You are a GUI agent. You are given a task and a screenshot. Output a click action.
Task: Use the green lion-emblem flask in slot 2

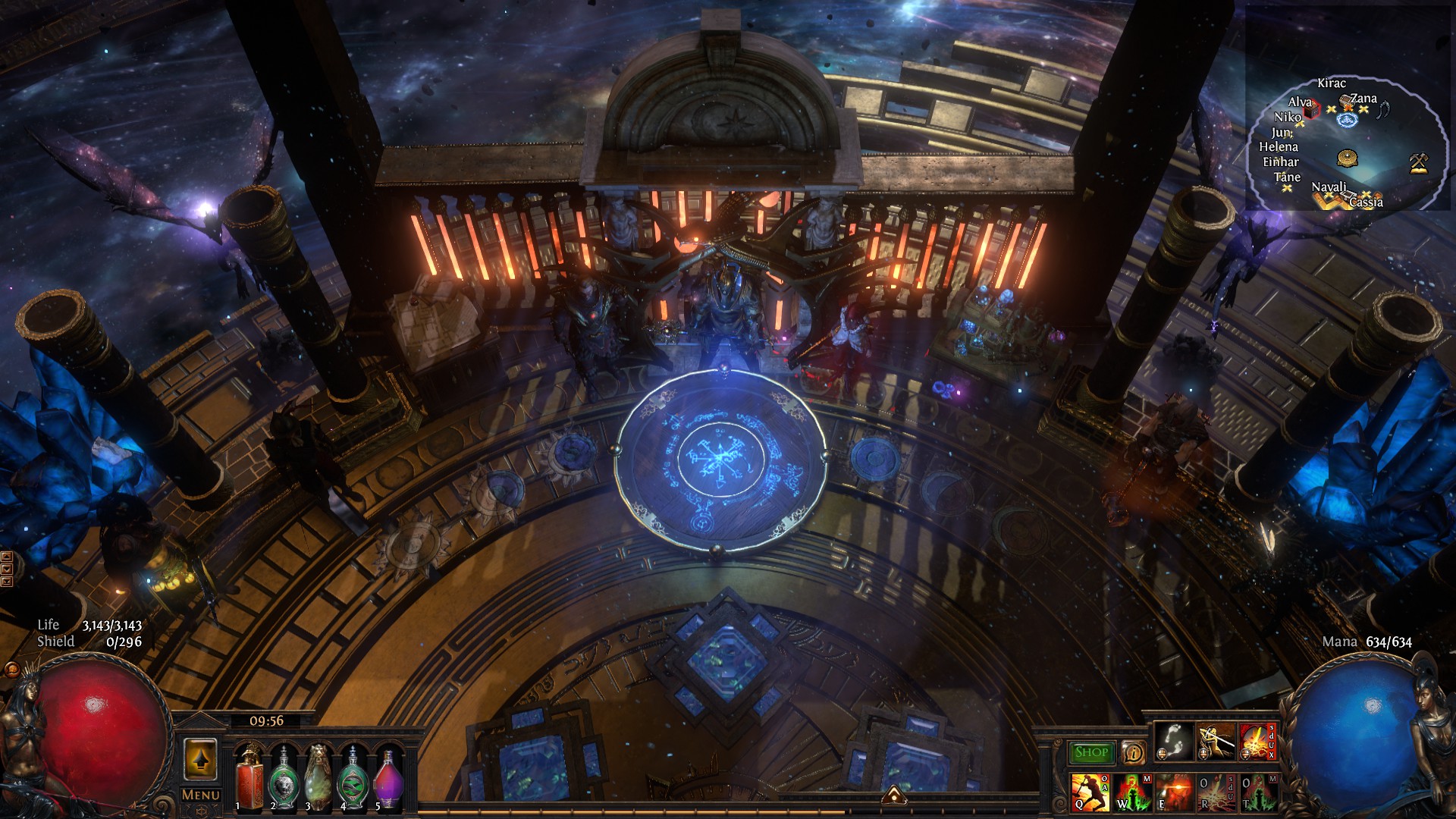point(284,779)
